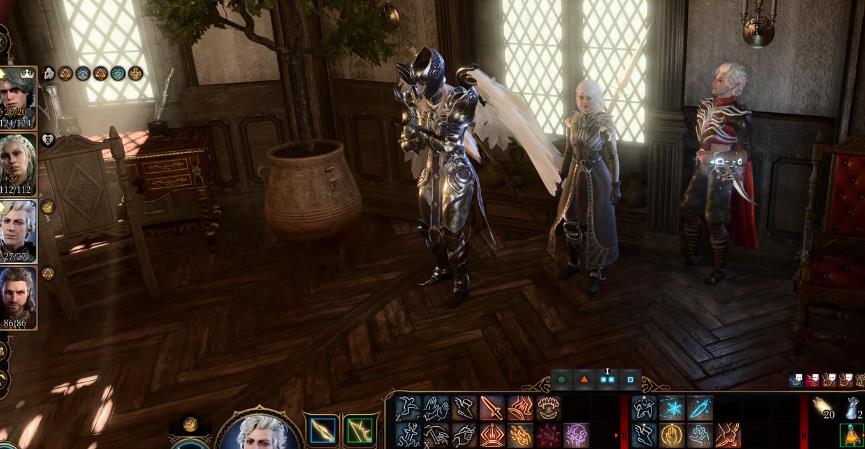865x449 pixels.
Task: Use the dark red spiked burst ability
Action: (548, 435)
